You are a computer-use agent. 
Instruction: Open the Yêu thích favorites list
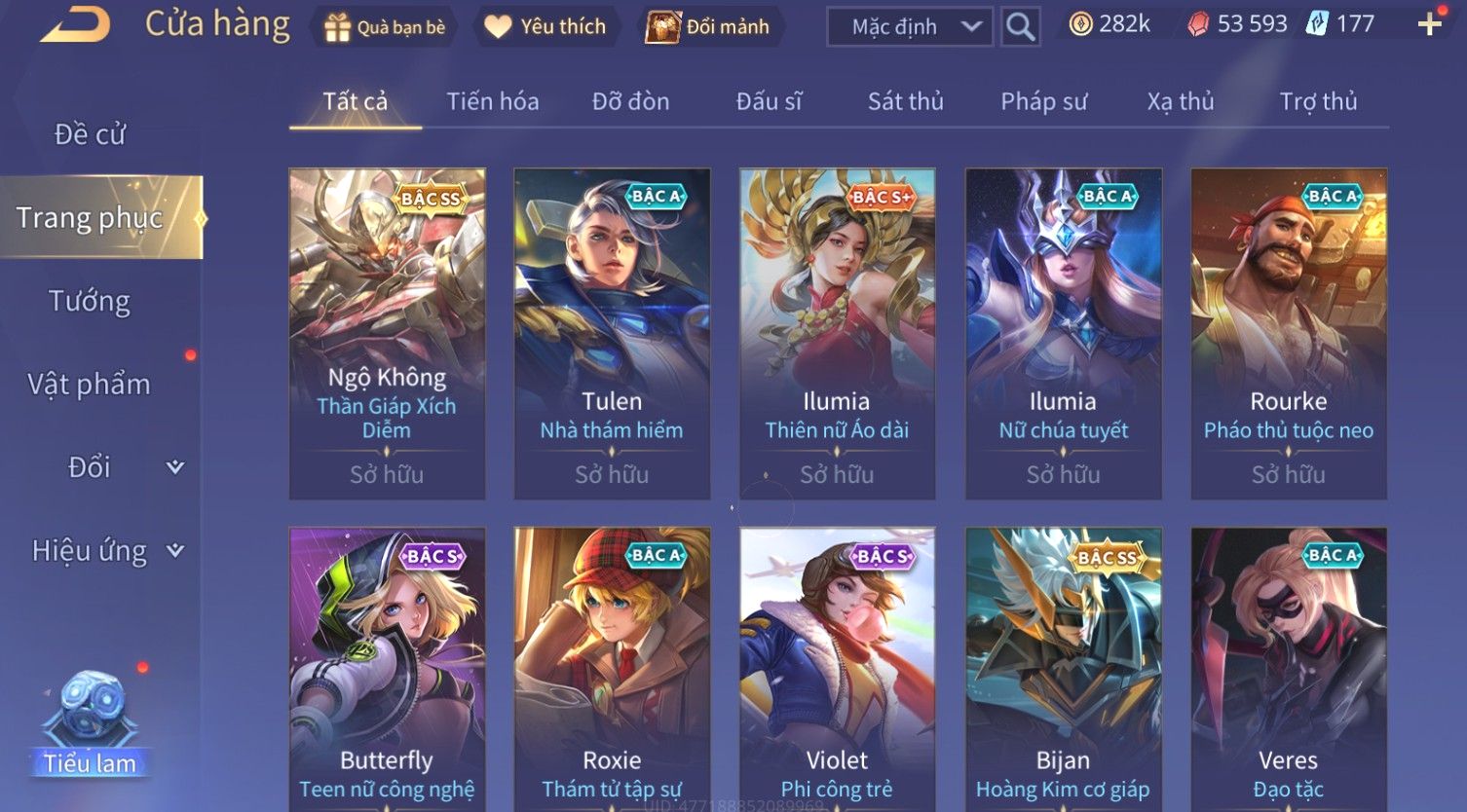pyautogui.click(x=545, y=27)
